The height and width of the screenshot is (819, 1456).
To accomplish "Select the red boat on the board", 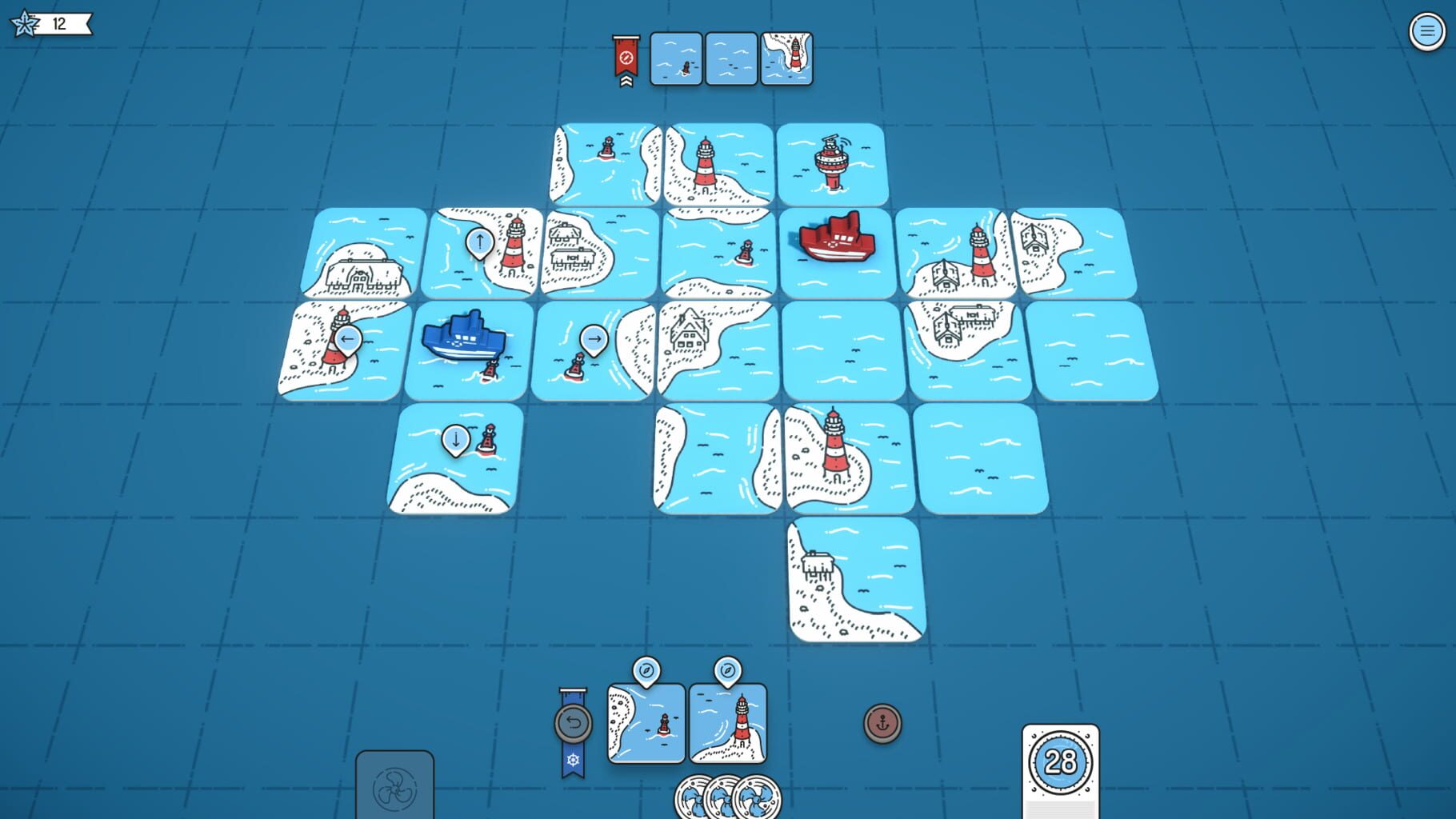I will 837,238.
